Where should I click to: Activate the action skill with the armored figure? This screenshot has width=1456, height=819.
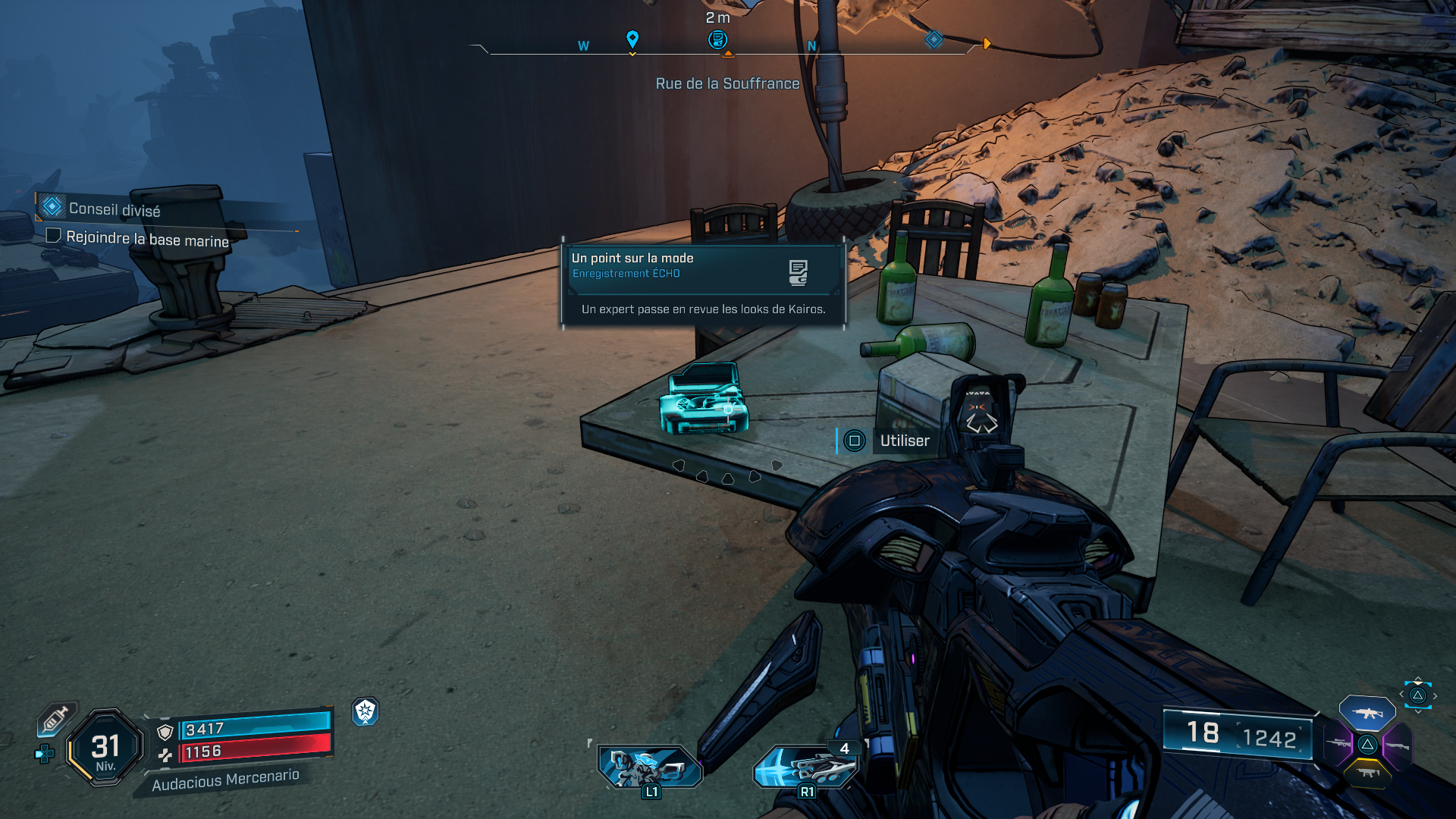(650, 766)
